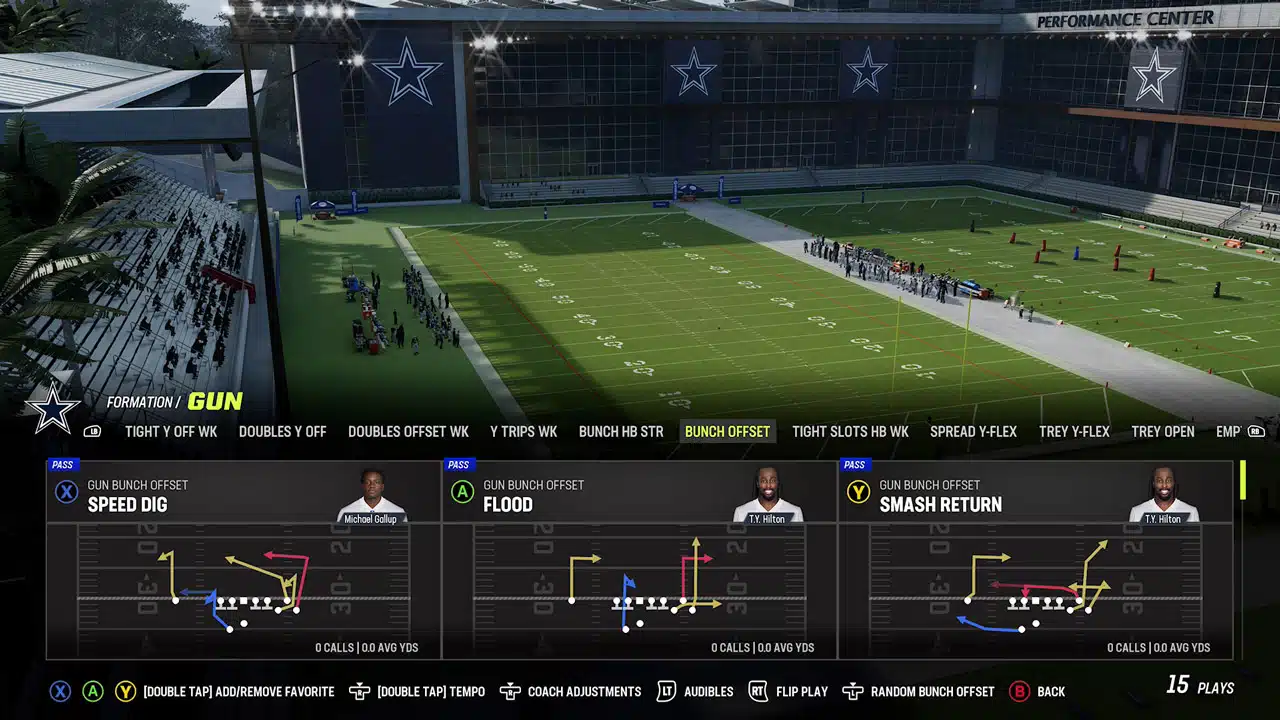
Task: Choose the Spread Y-Flex formation
Action: 973,432
